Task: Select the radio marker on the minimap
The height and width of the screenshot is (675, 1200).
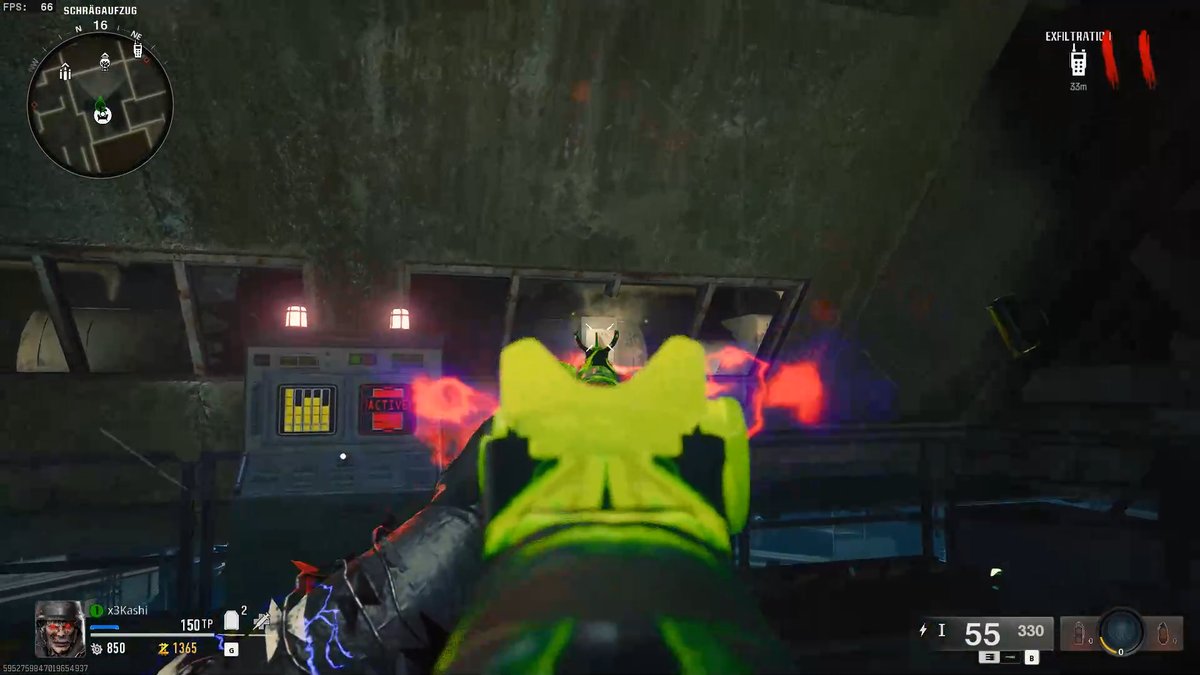Action: [138, 47]
